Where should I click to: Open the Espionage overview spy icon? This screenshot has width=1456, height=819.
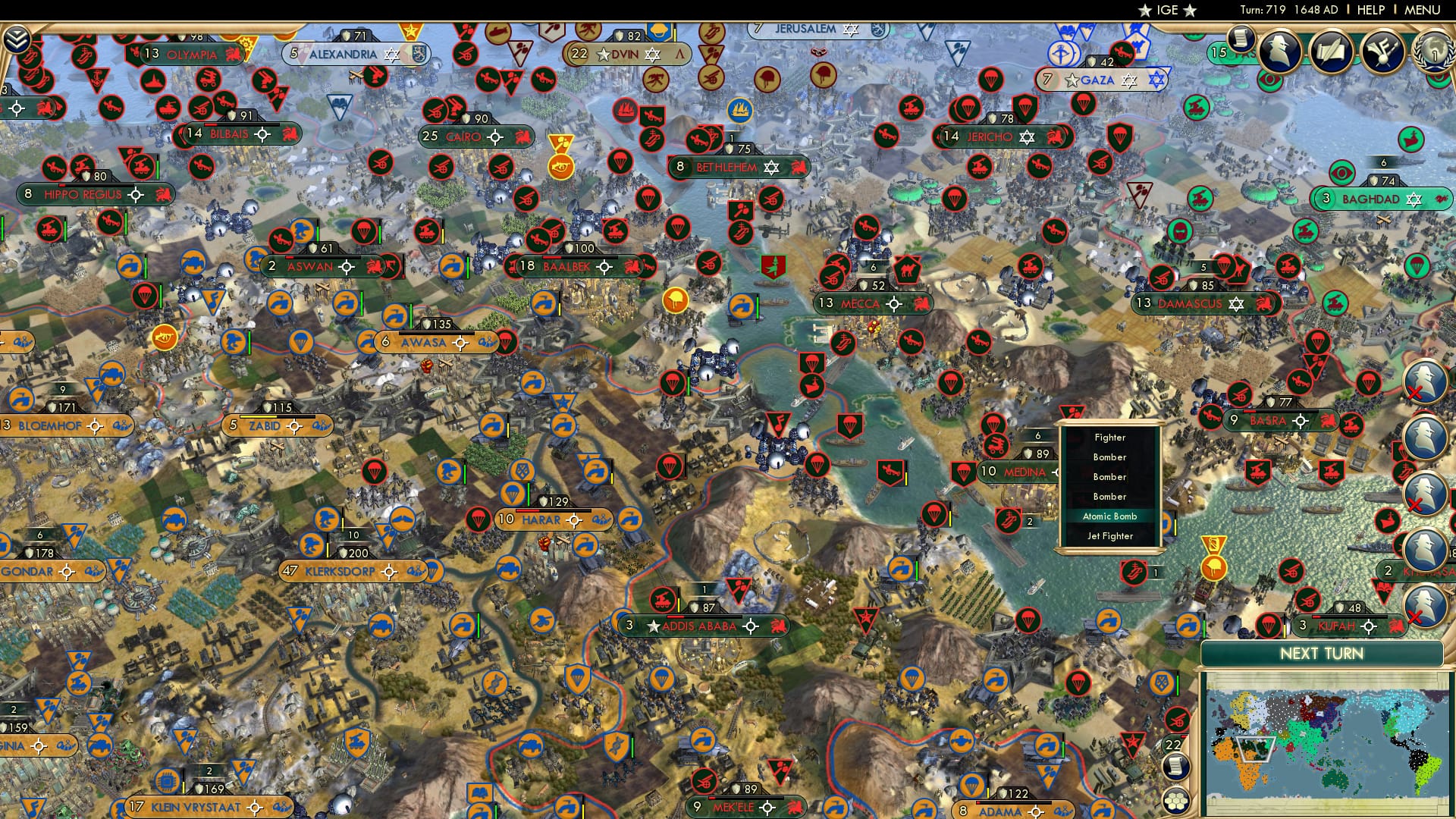(x=1278, y=51)
